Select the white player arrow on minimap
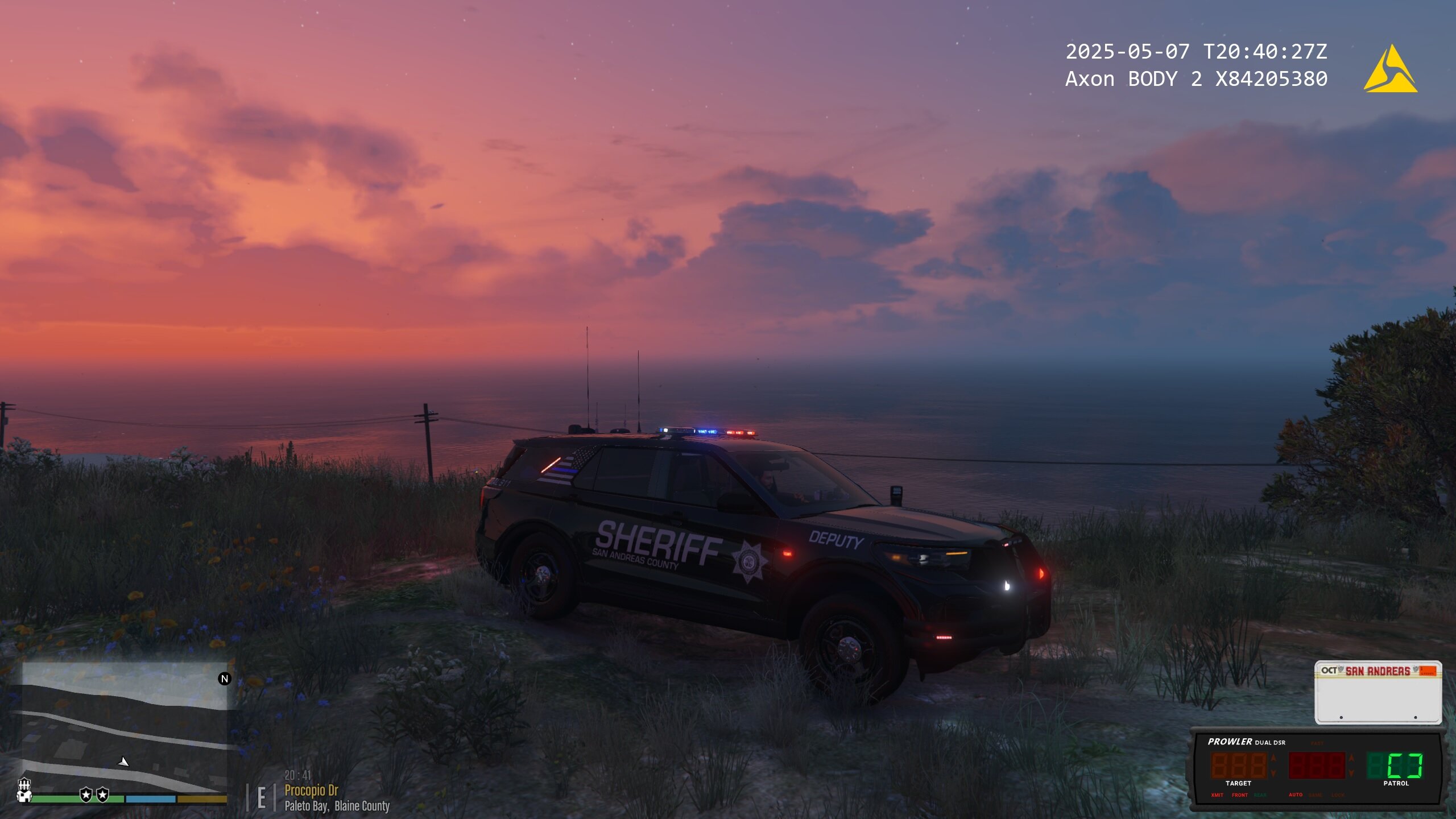Screen dimensions: 1456x819 coord(123,762)
